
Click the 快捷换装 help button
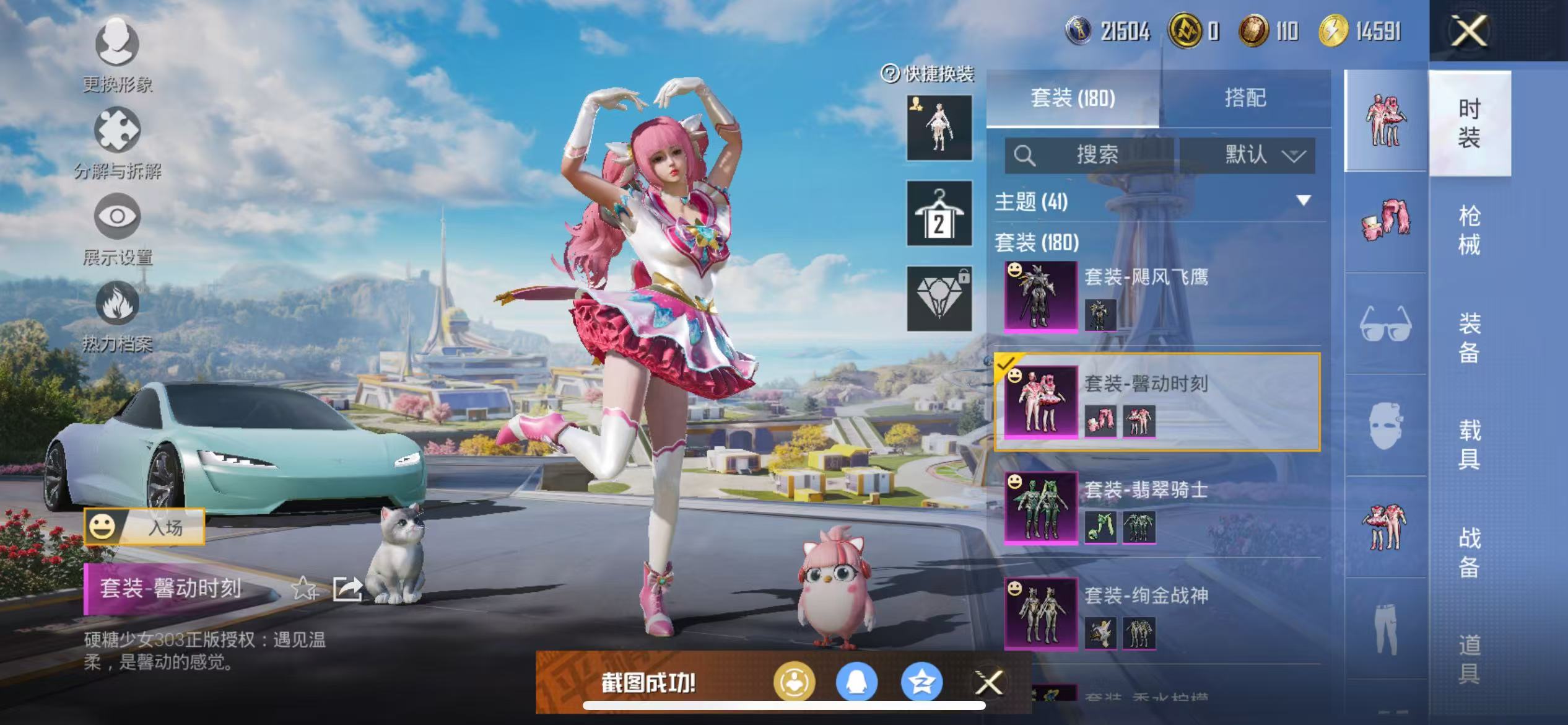889,73
